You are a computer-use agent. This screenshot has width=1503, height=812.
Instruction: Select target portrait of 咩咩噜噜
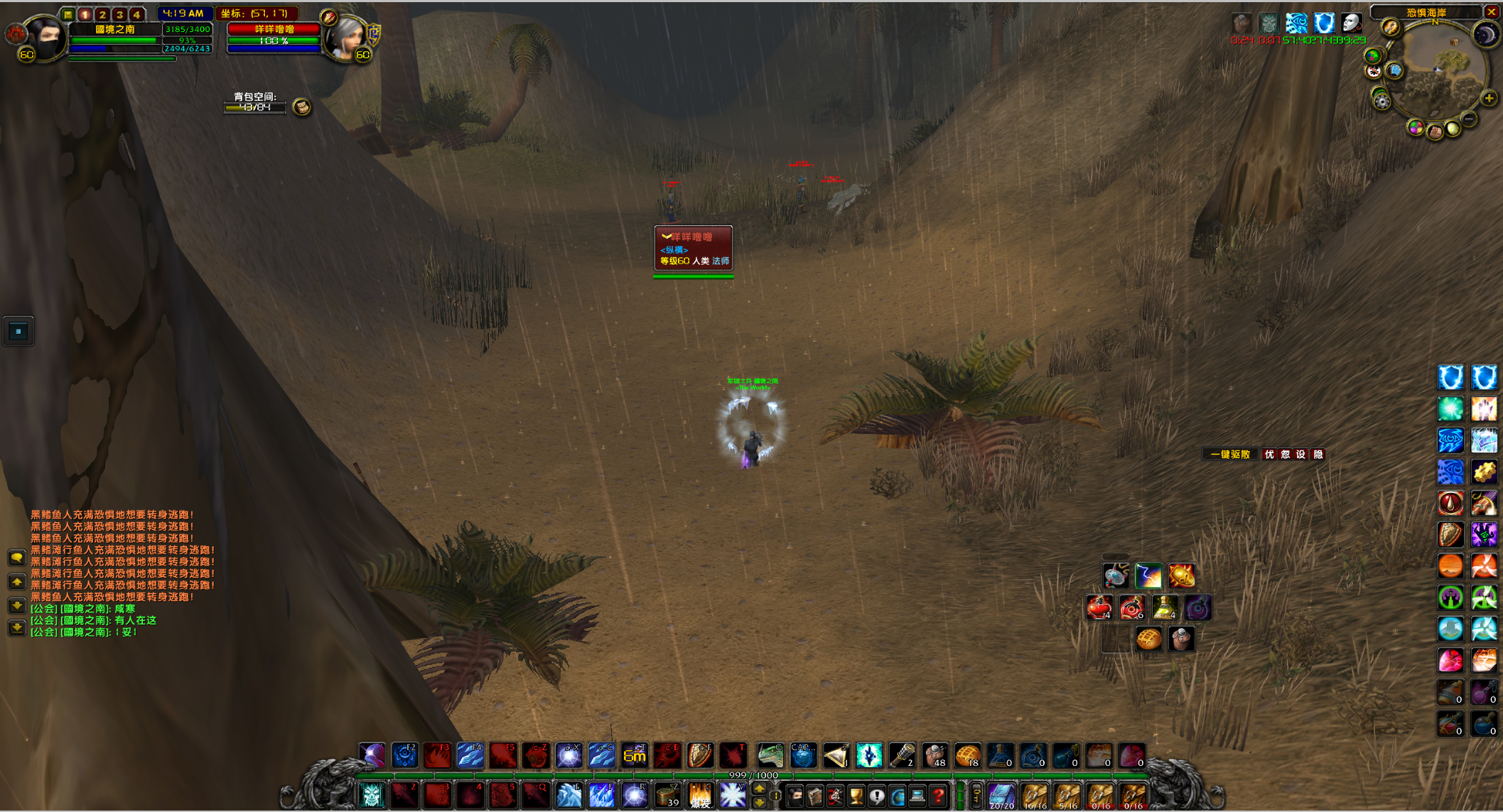pyautogui.click(x=345, y=37)
